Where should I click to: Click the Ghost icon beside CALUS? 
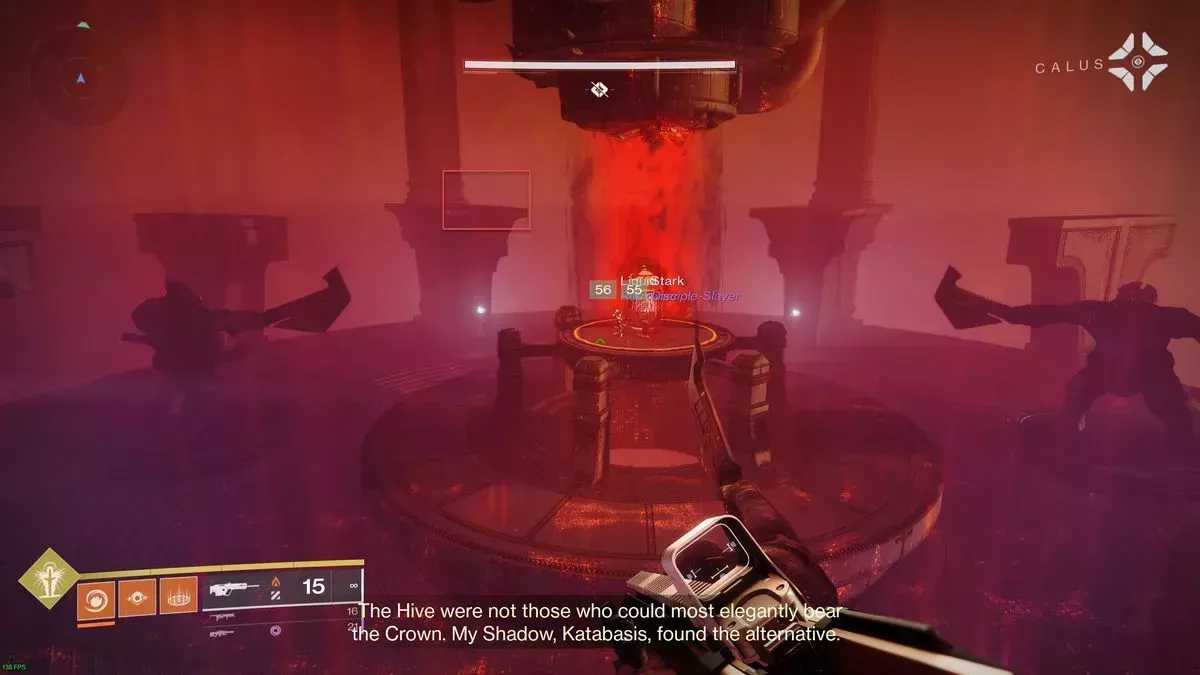tap(1138, 62)
